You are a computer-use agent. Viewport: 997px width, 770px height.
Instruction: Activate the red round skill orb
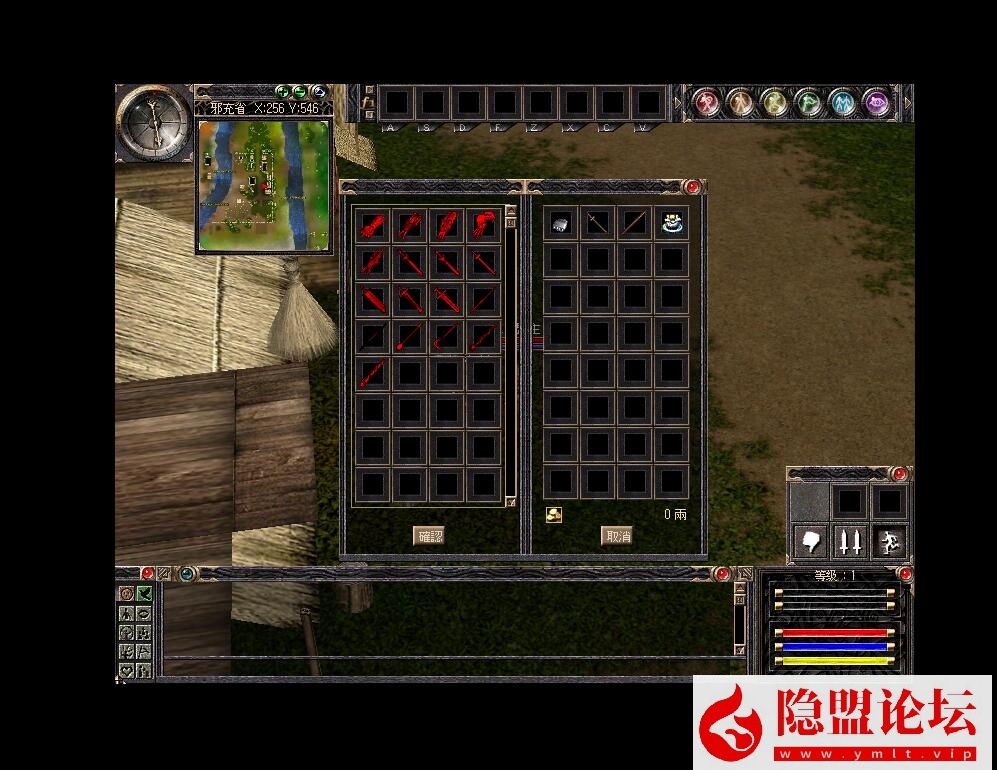(x=707, y=102)
